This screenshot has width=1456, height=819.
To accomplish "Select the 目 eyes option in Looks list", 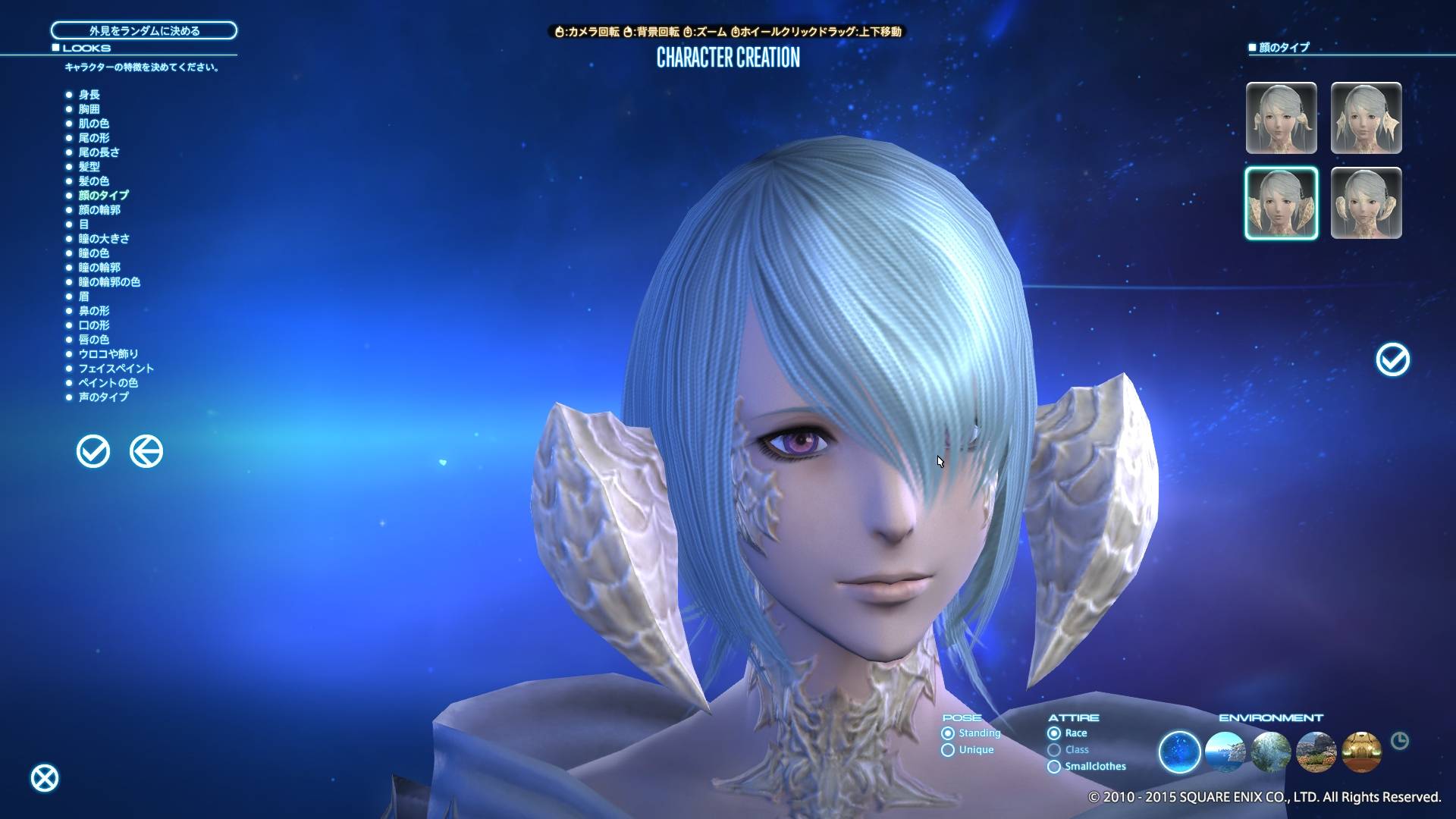I will 84,224.
